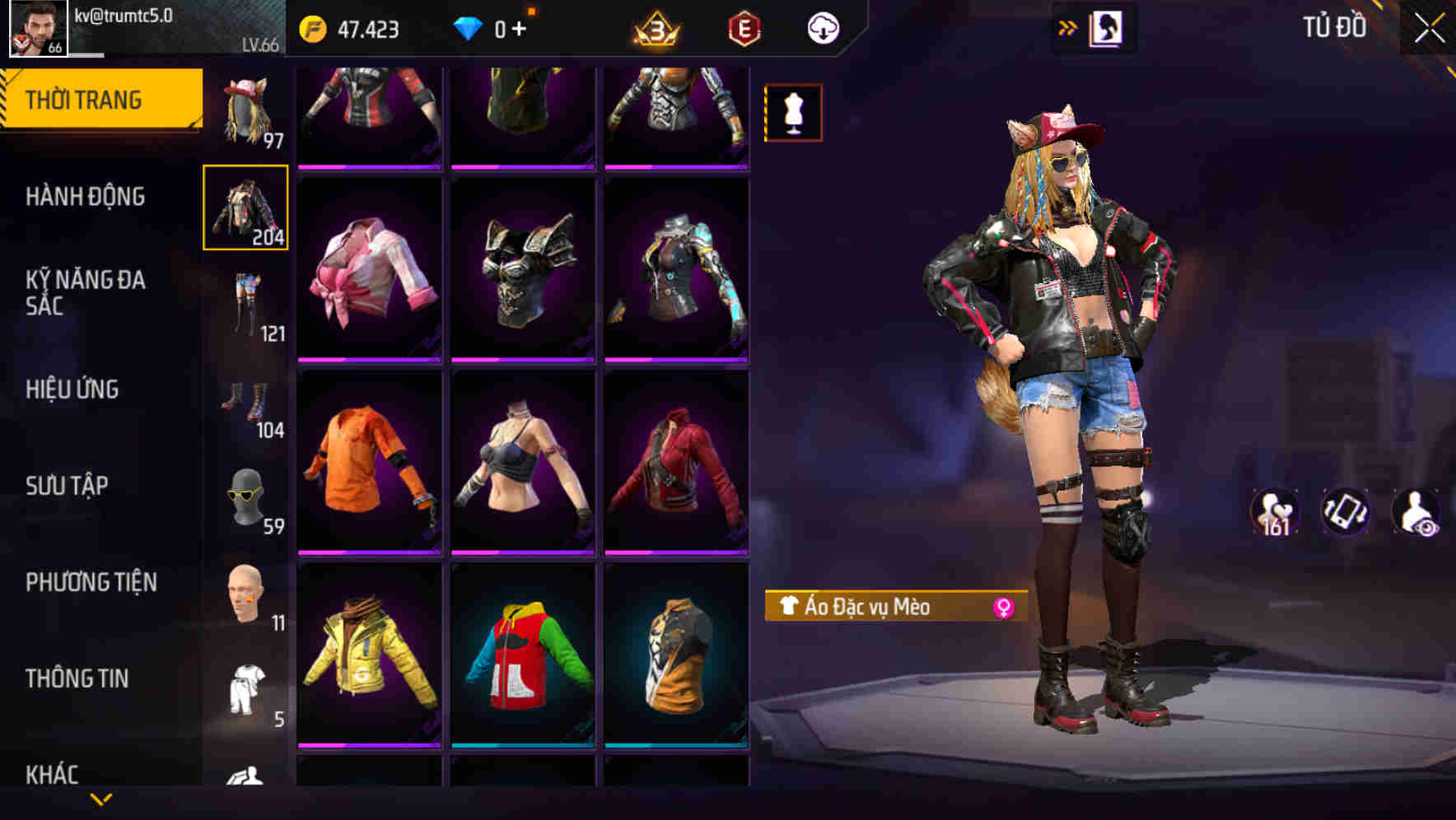Click the rank 3 crown badge
The image size is (1456, 820).
tap(653, 30)
